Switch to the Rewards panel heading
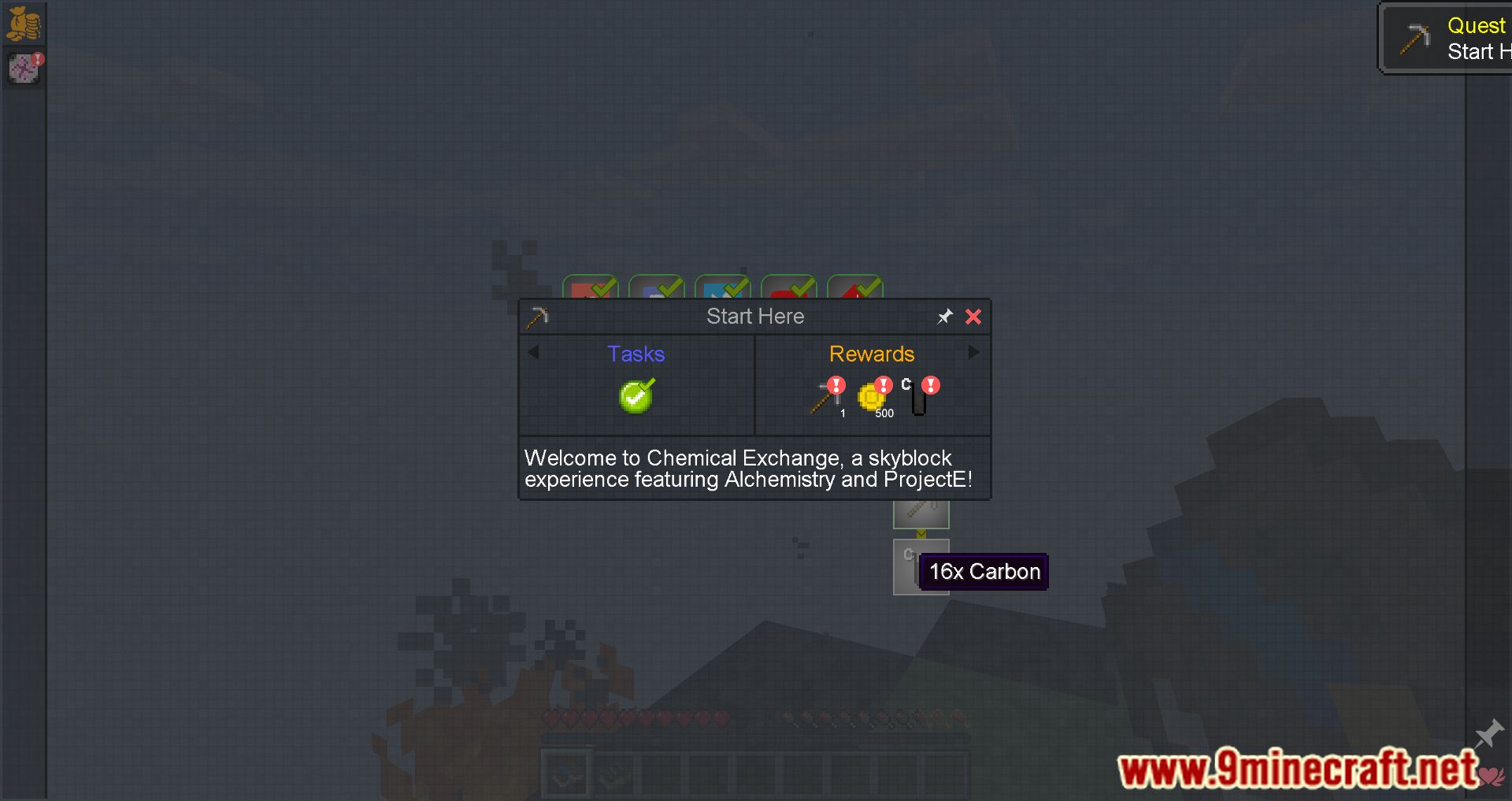The height and width of the screenshot is (801, 1512). 871,354
